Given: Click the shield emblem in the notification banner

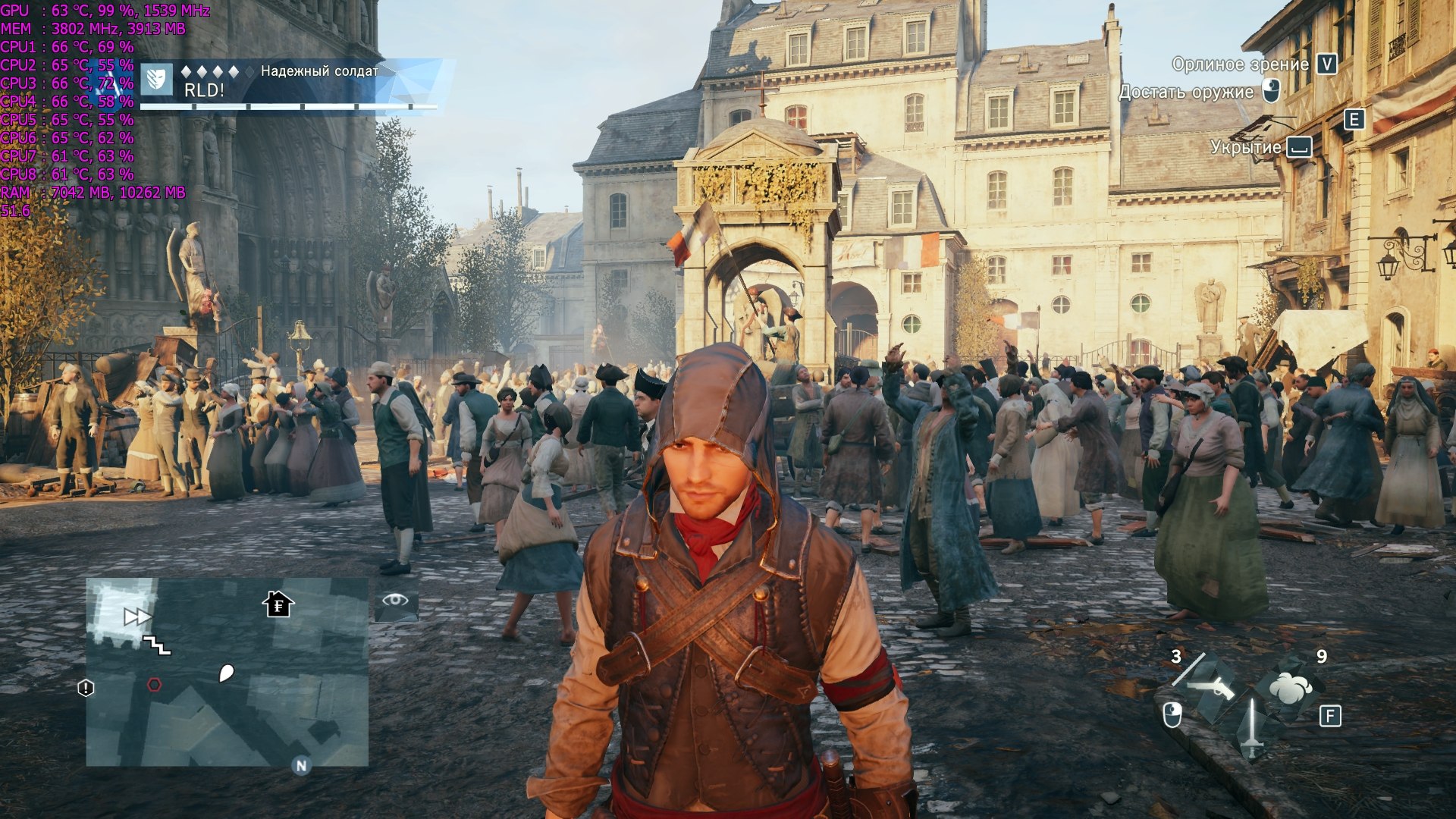Looking at the screenshot, I should point(158,79).
